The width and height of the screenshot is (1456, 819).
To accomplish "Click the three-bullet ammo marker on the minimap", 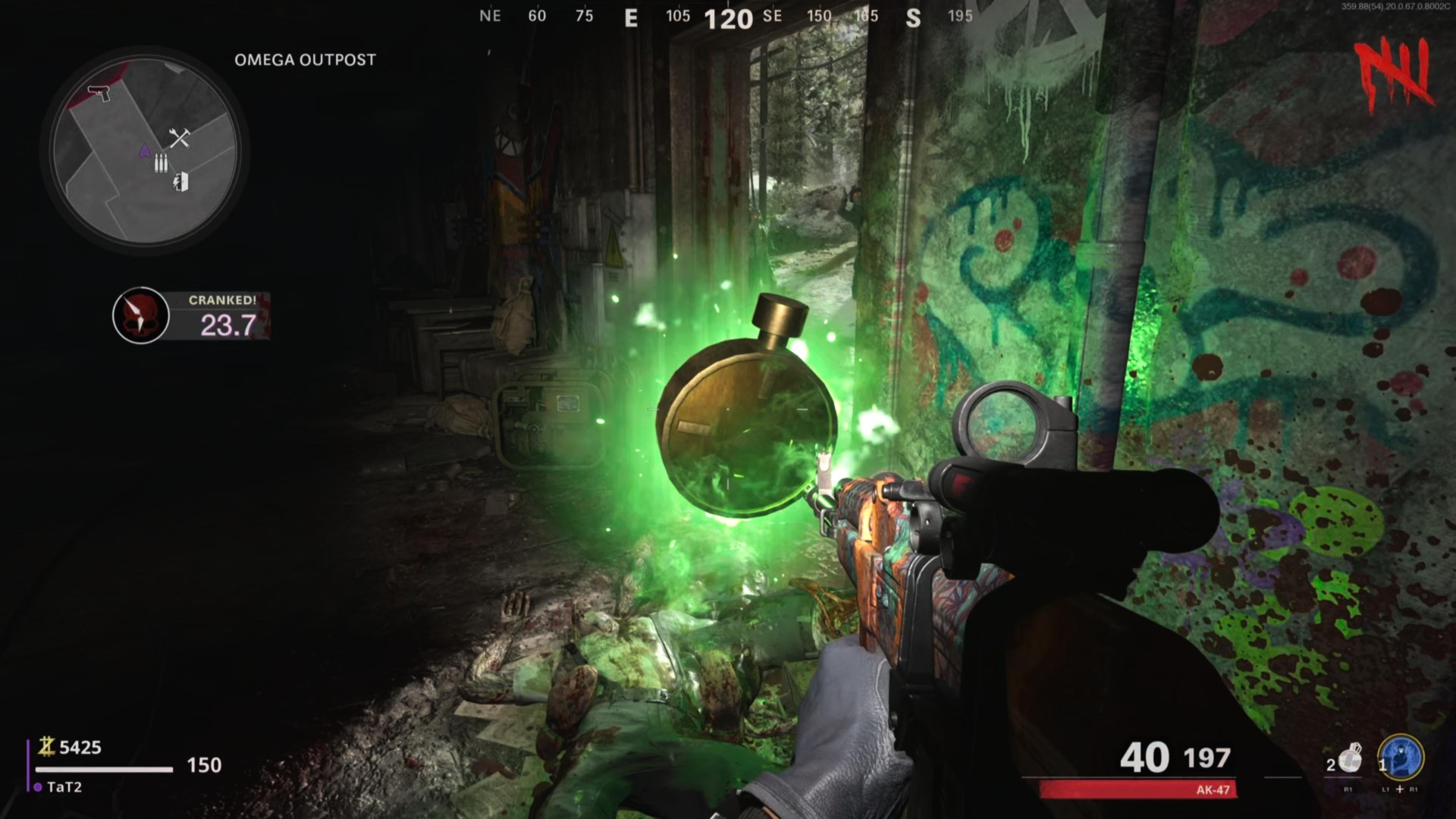I will 161,163.
